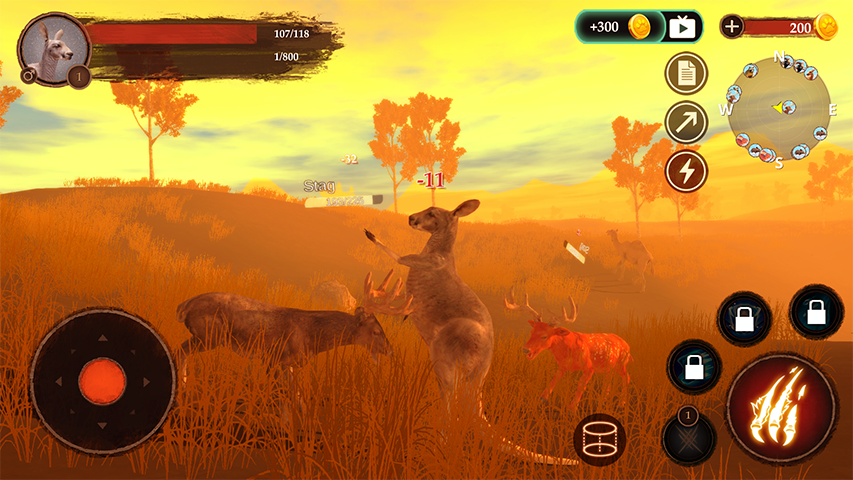This screenshot has height=480, width=853.
Task: Click the plus button beside the coin balance
Action: pos(732,27)
